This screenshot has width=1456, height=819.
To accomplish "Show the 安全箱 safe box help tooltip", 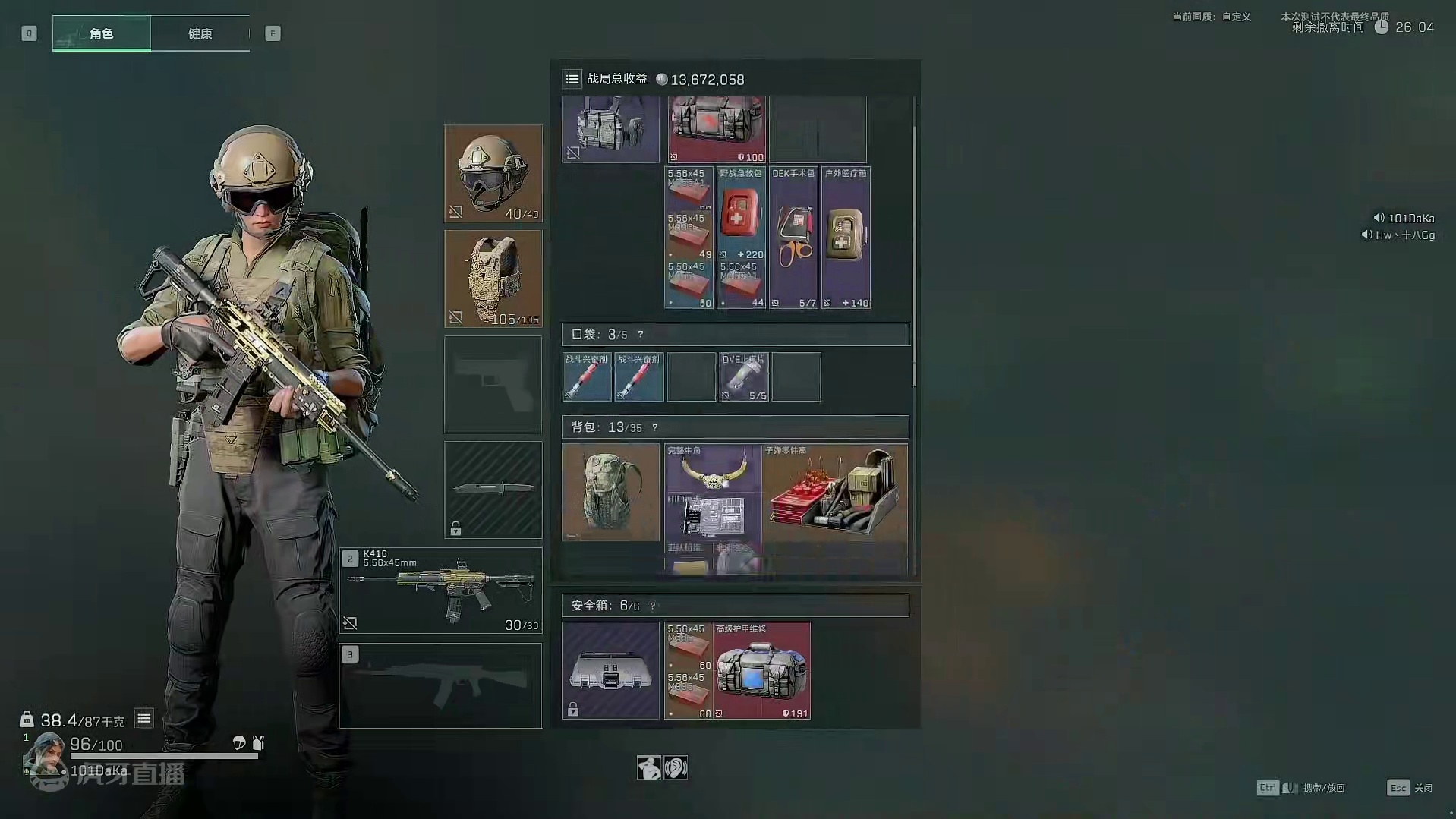I will click(652, 606).
